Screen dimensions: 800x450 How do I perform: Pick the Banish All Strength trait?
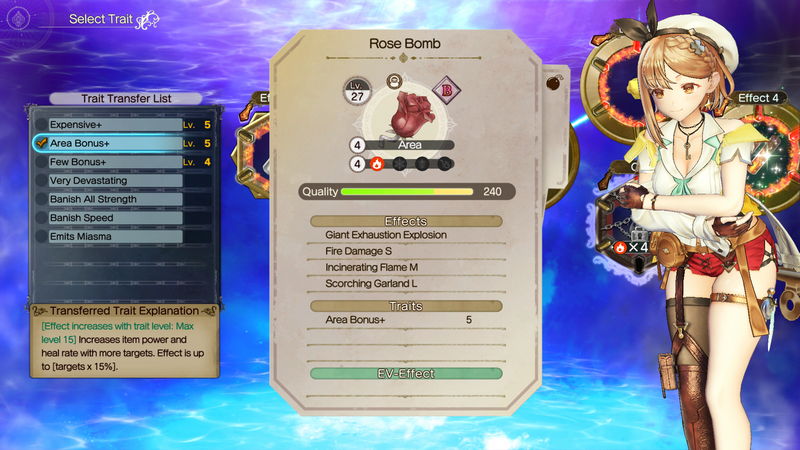pyautogui.click(x=110, y=199)
